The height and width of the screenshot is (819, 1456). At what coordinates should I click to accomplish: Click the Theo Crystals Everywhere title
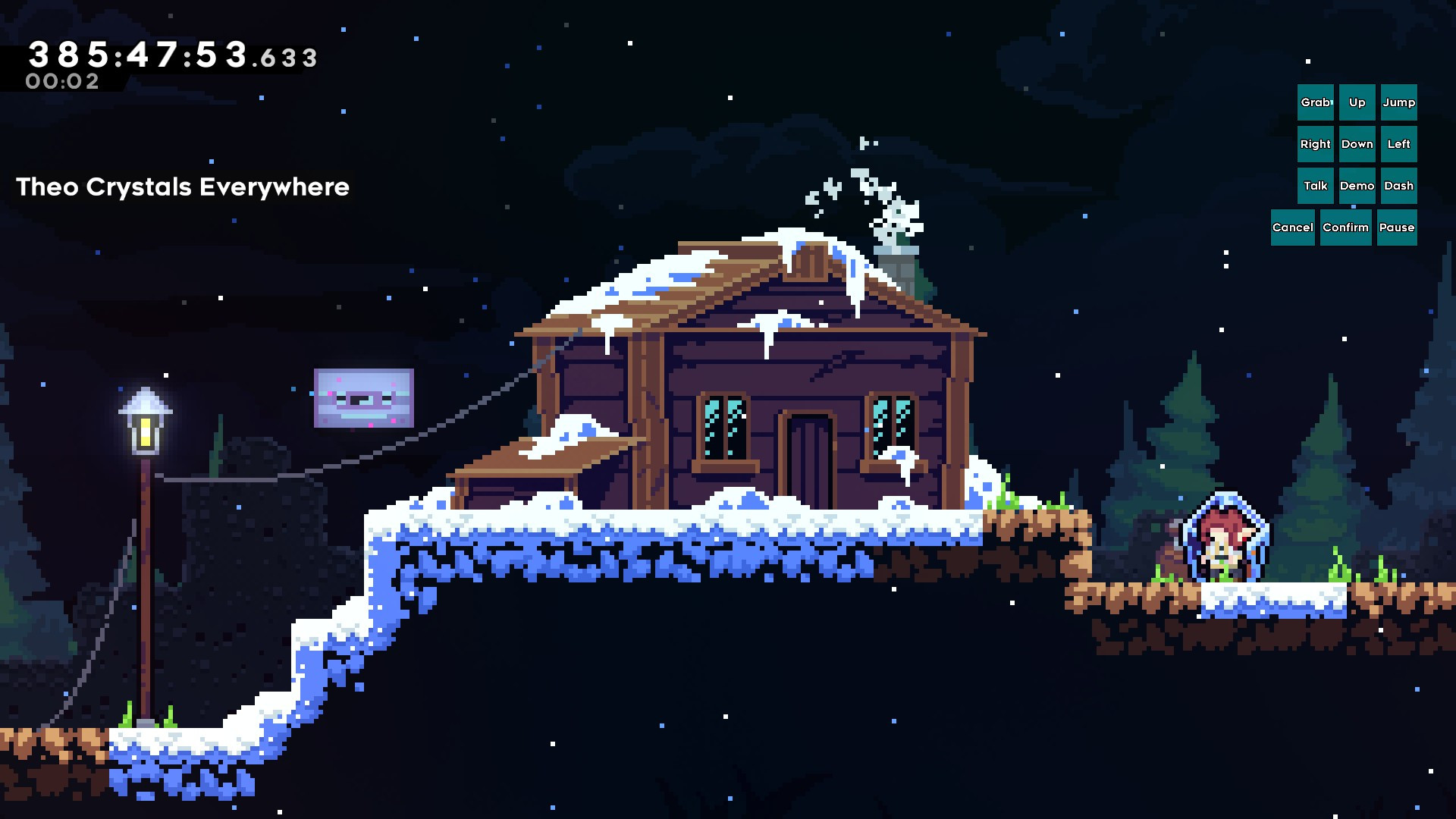183,187
